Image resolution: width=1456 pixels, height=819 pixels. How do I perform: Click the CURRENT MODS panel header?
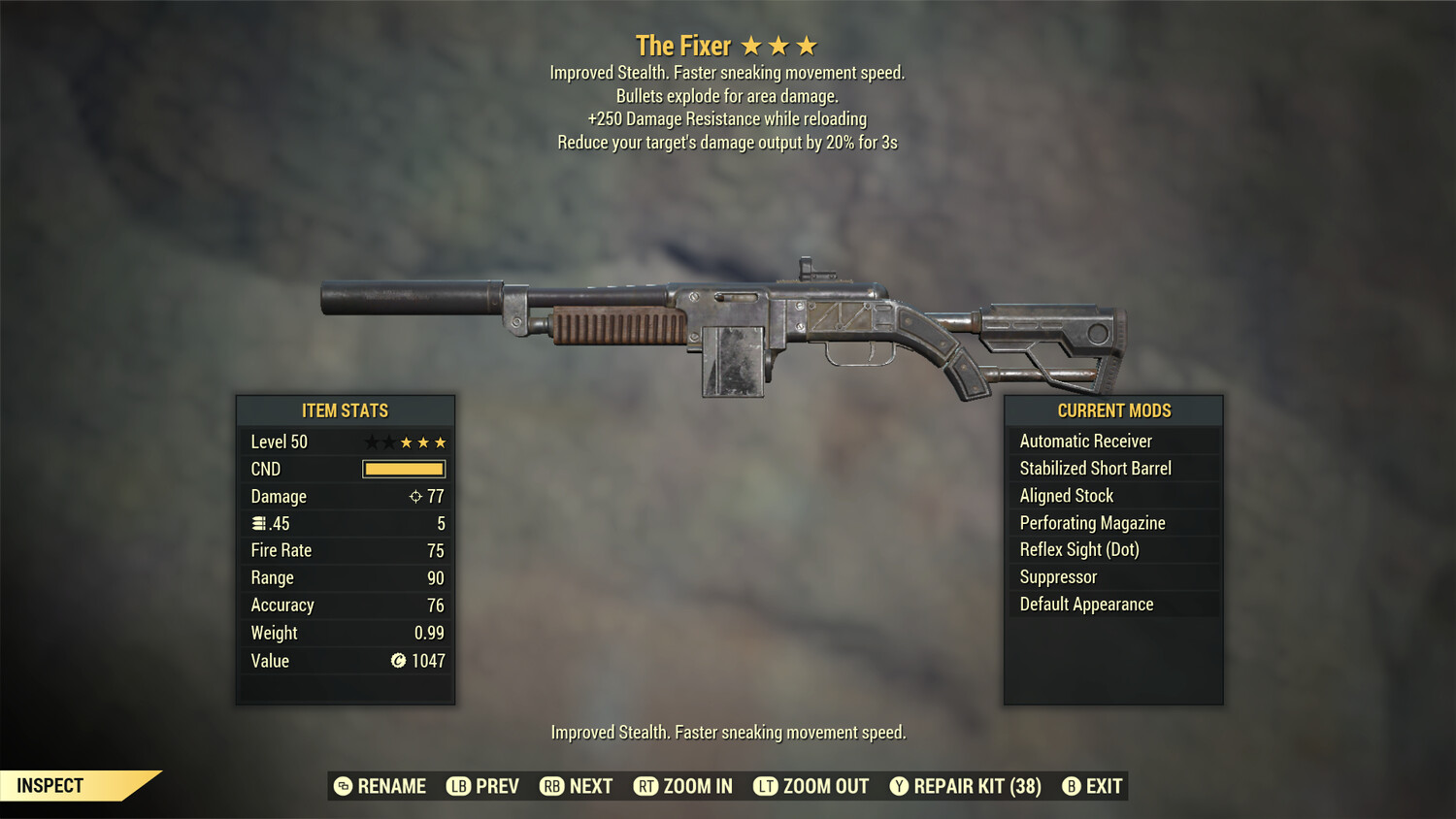point(1112,410)
